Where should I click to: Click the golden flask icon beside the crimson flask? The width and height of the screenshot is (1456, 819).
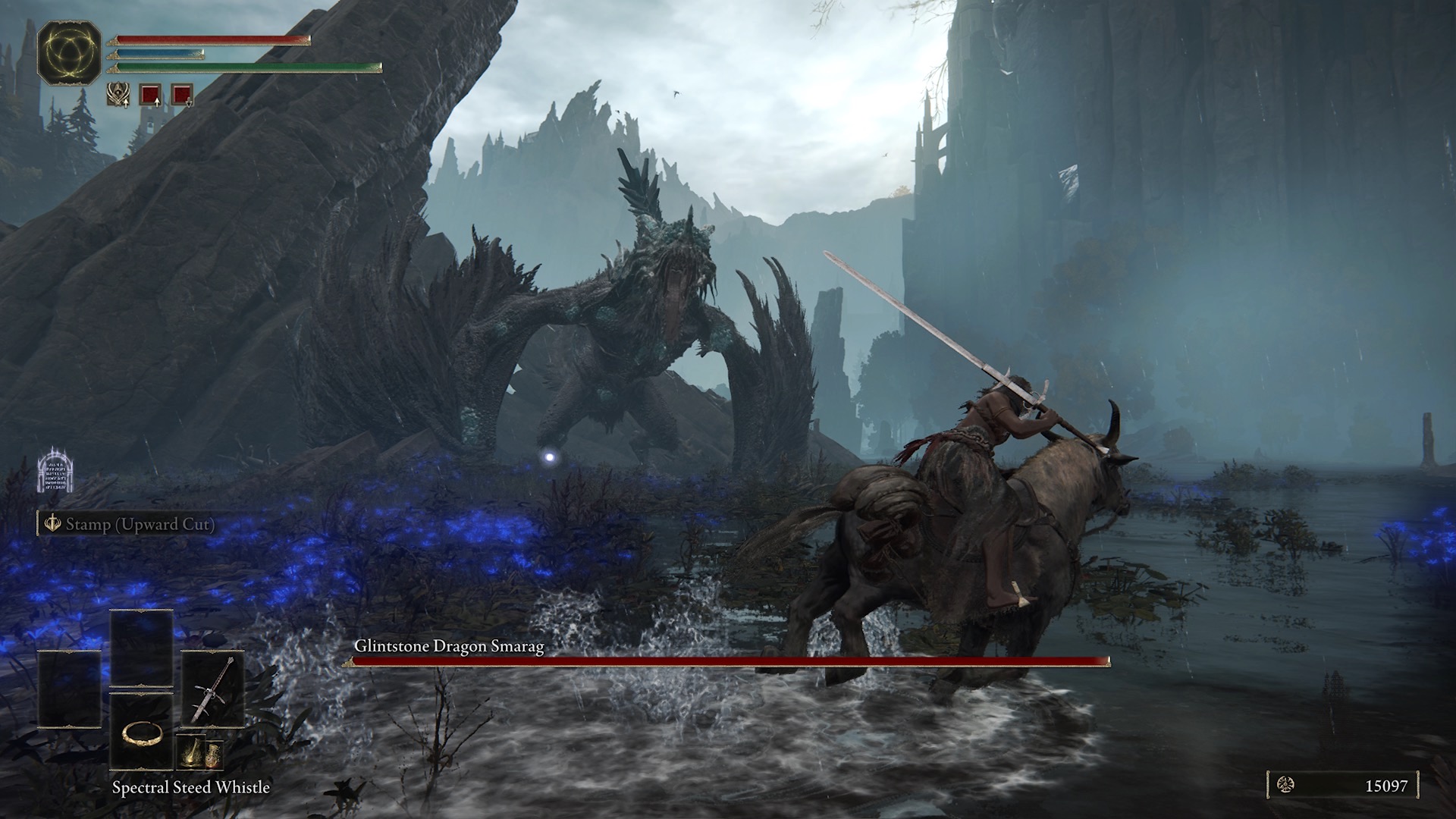213,755
